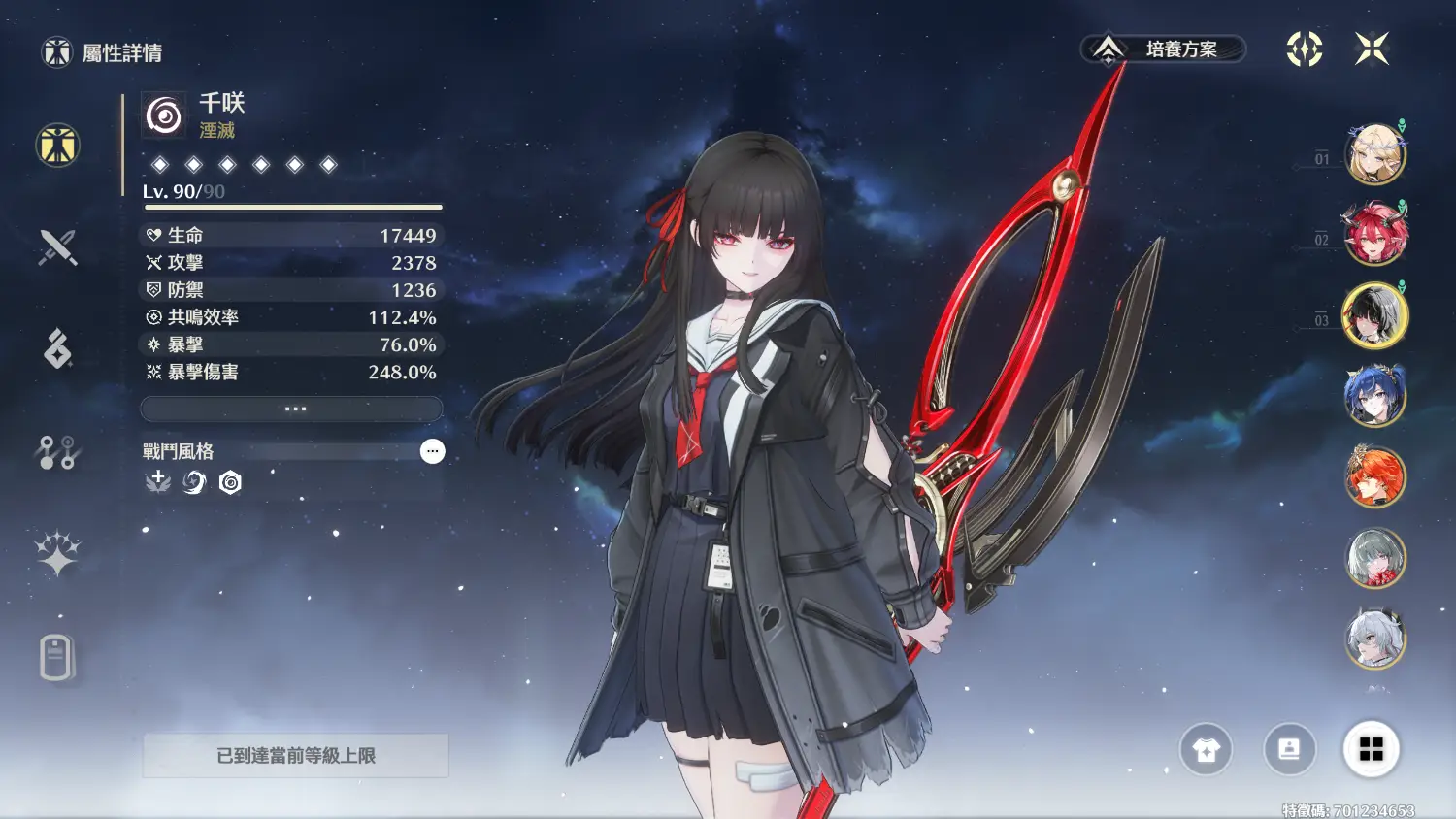Switch to the resonance chain sparkle tab
The height and width of the screenshot is (819, 1456).
point(57,554)
